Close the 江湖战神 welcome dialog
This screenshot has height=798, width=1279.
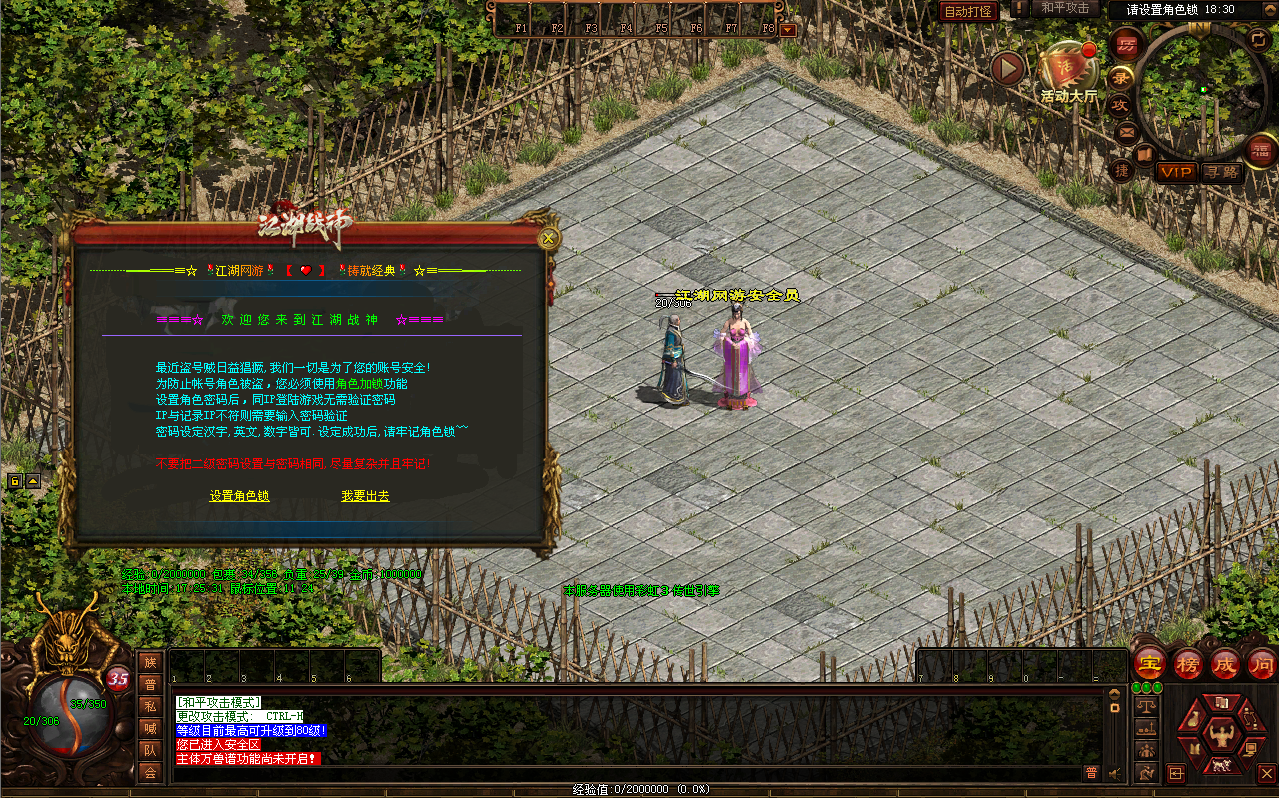coord(548,238)
